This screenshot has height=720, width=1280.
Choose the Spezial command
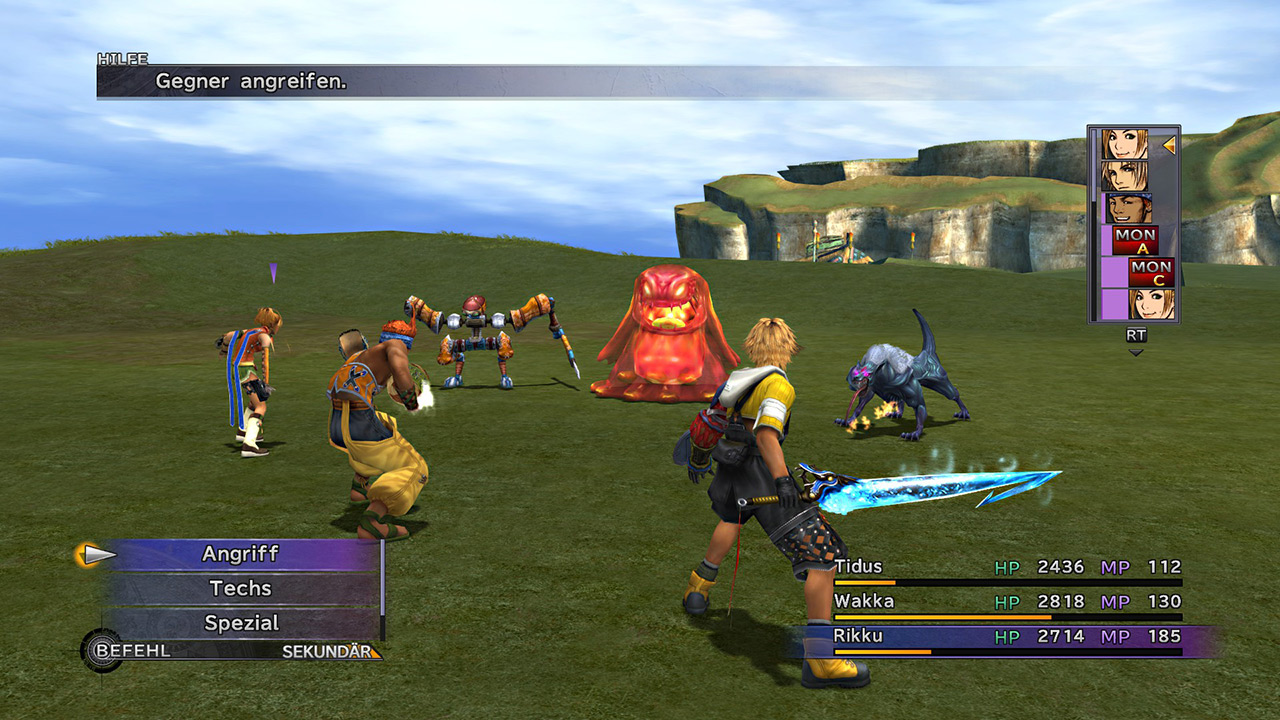click(240, 623)
